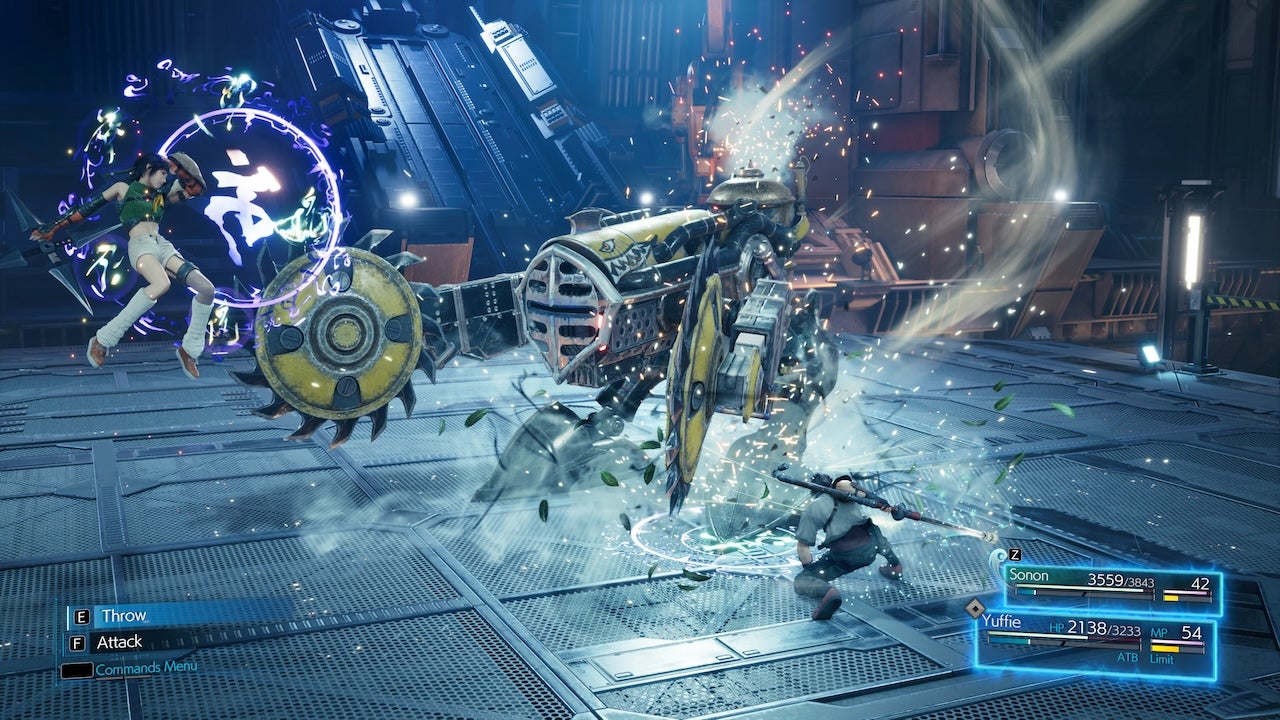Screen dimensions: 1280x720
Task: Click the highlighted Throw command entry
Action: 124,616
